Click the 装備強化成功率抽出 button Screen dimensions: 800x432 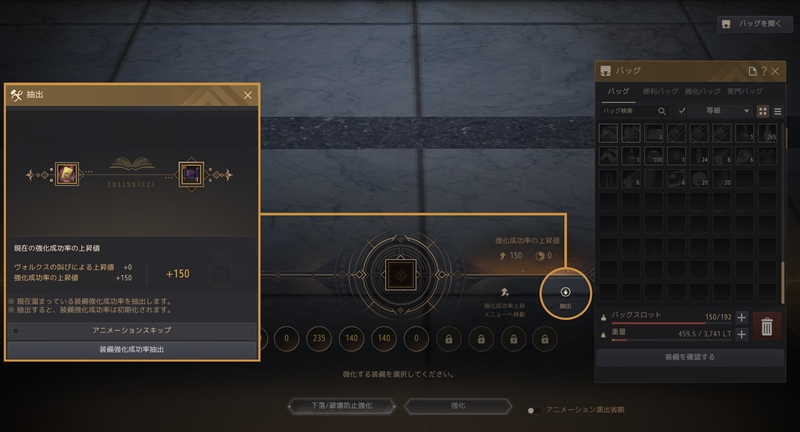point(132,350)
